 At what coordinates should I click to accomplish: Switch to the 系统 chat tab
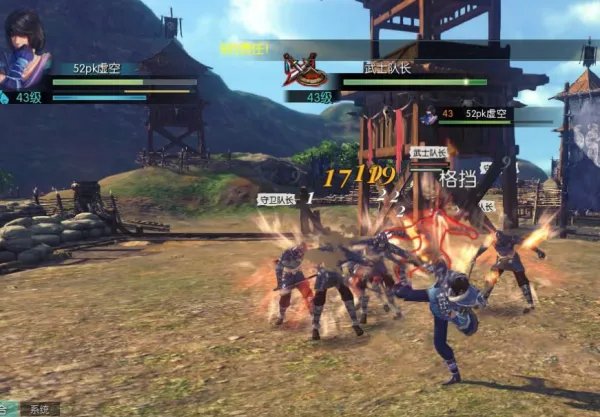pos(40,409)
